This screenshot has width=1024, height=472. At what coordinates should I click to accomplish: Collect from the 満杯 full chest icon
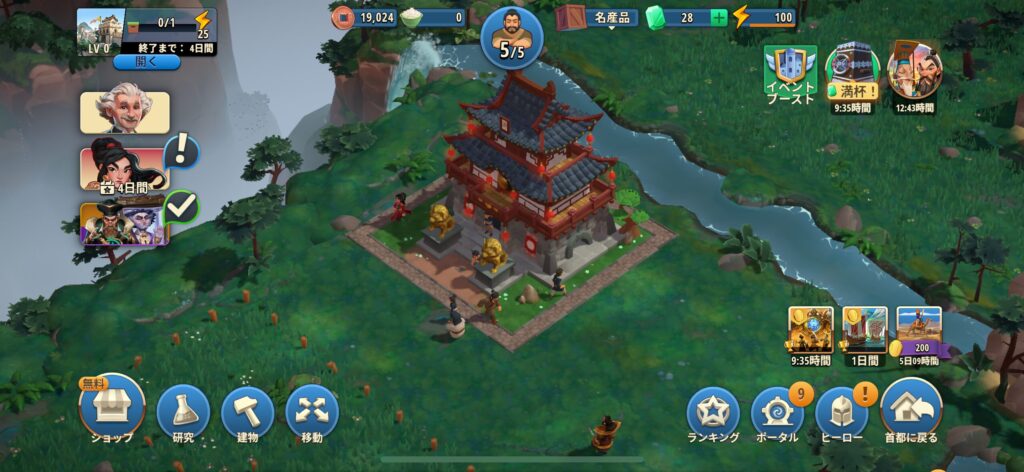pos(852,70)
